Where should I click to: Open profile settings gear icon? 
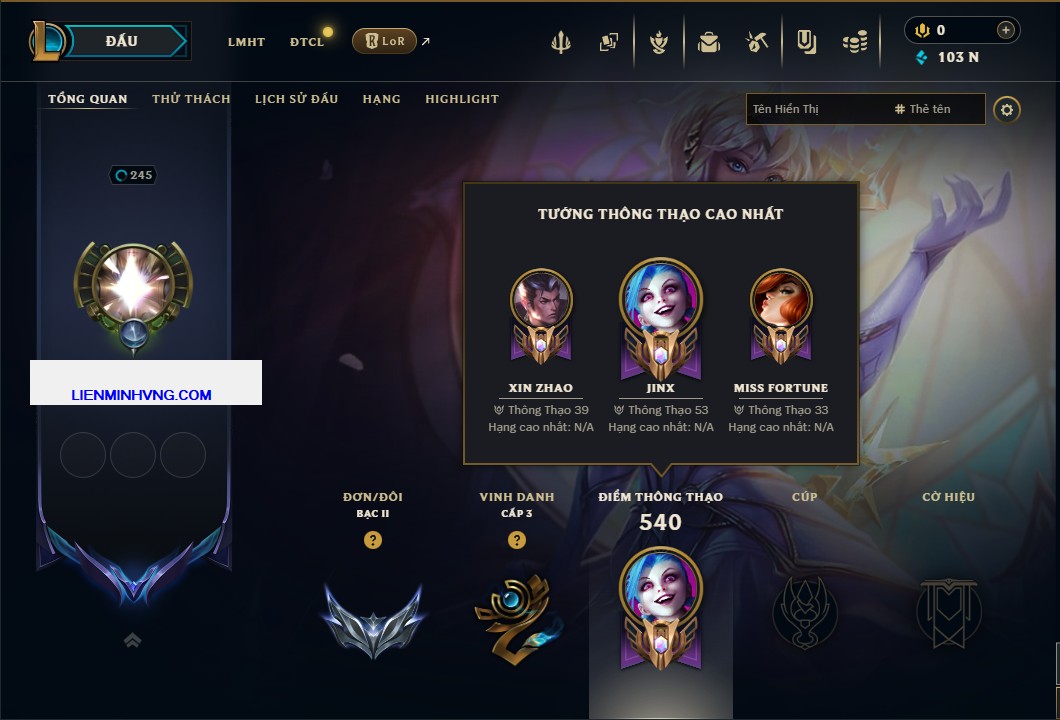(1007, 109)
